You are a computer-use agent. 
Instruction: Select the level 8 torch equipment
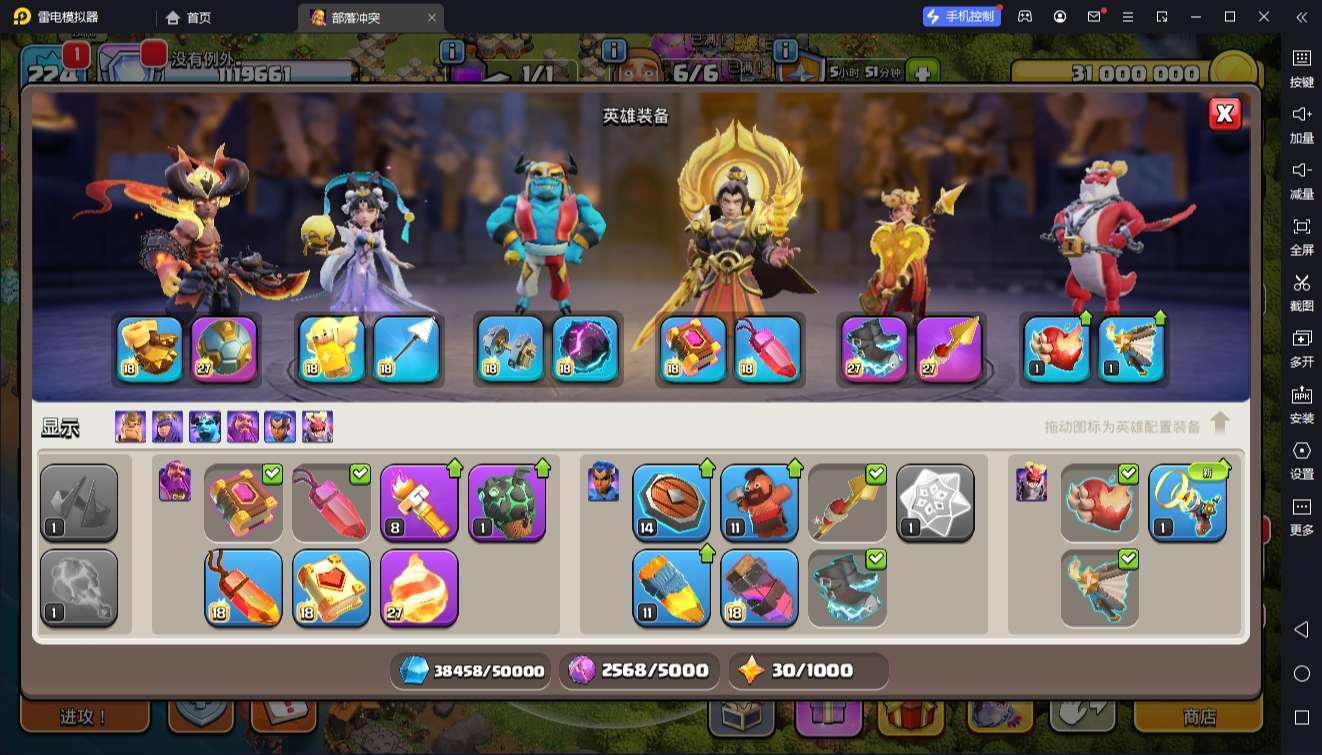pyautogui.click(x=419, y=502)
